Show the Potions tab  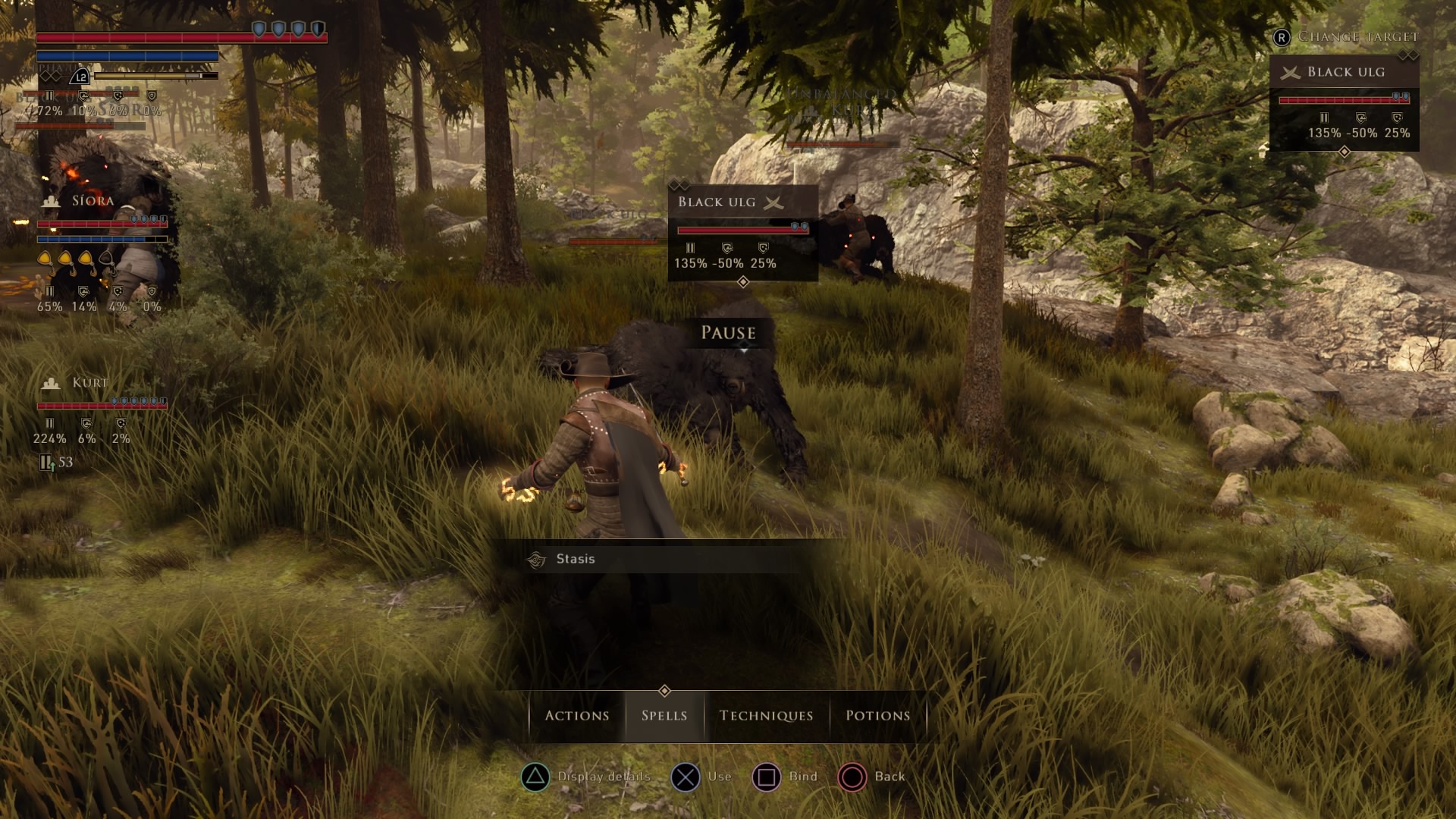[x=877, y=715]
